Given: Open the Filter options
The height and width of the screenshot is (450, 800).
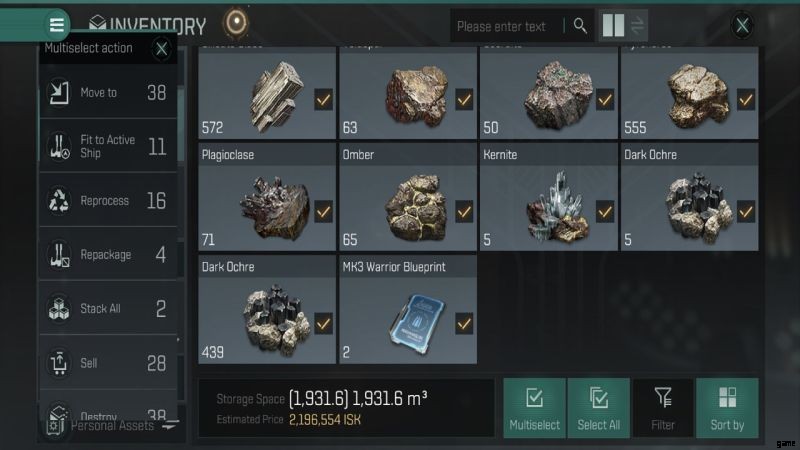Looking at the screenshot, I should pyautogui.click(x=663, y=408).
